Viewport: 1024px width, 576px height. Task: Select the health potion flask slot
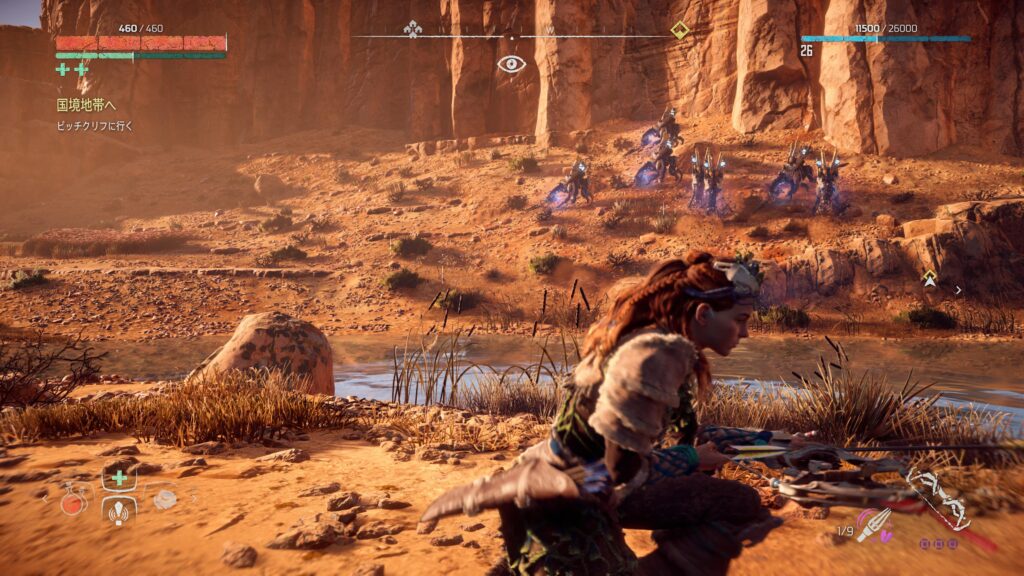tap(72, 502)
